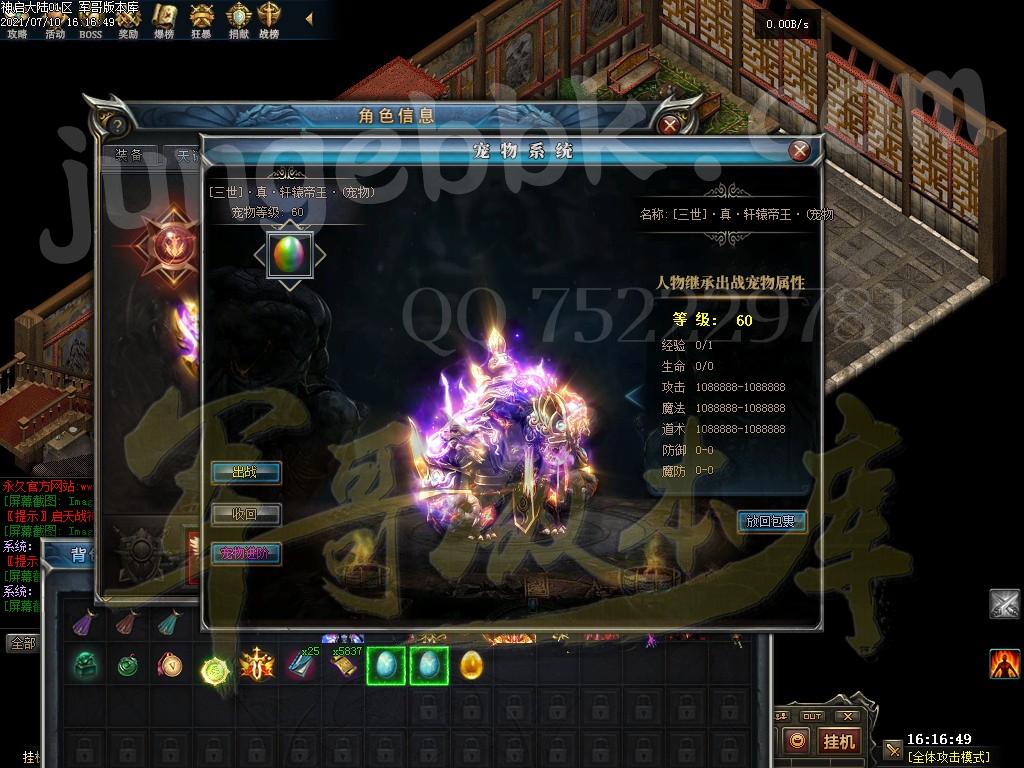Click the crossed swords icon
Viewport: 1024px width, 768px height.
pyautogui.click(x=1004, y=604)
